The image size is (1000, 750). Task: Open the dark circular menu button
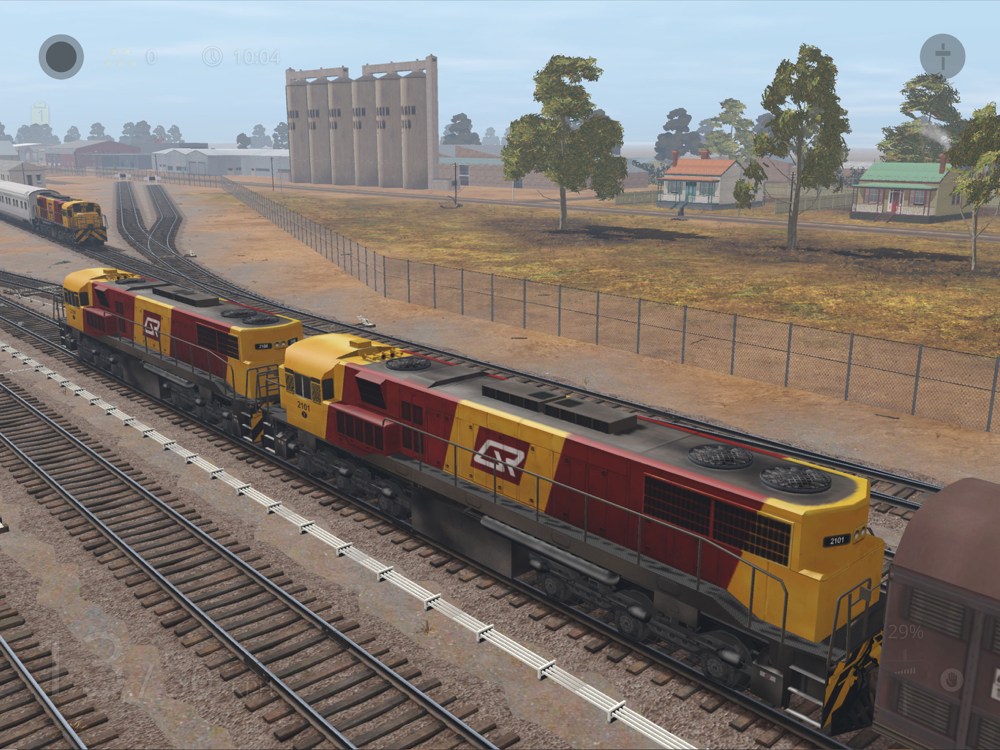61,56
